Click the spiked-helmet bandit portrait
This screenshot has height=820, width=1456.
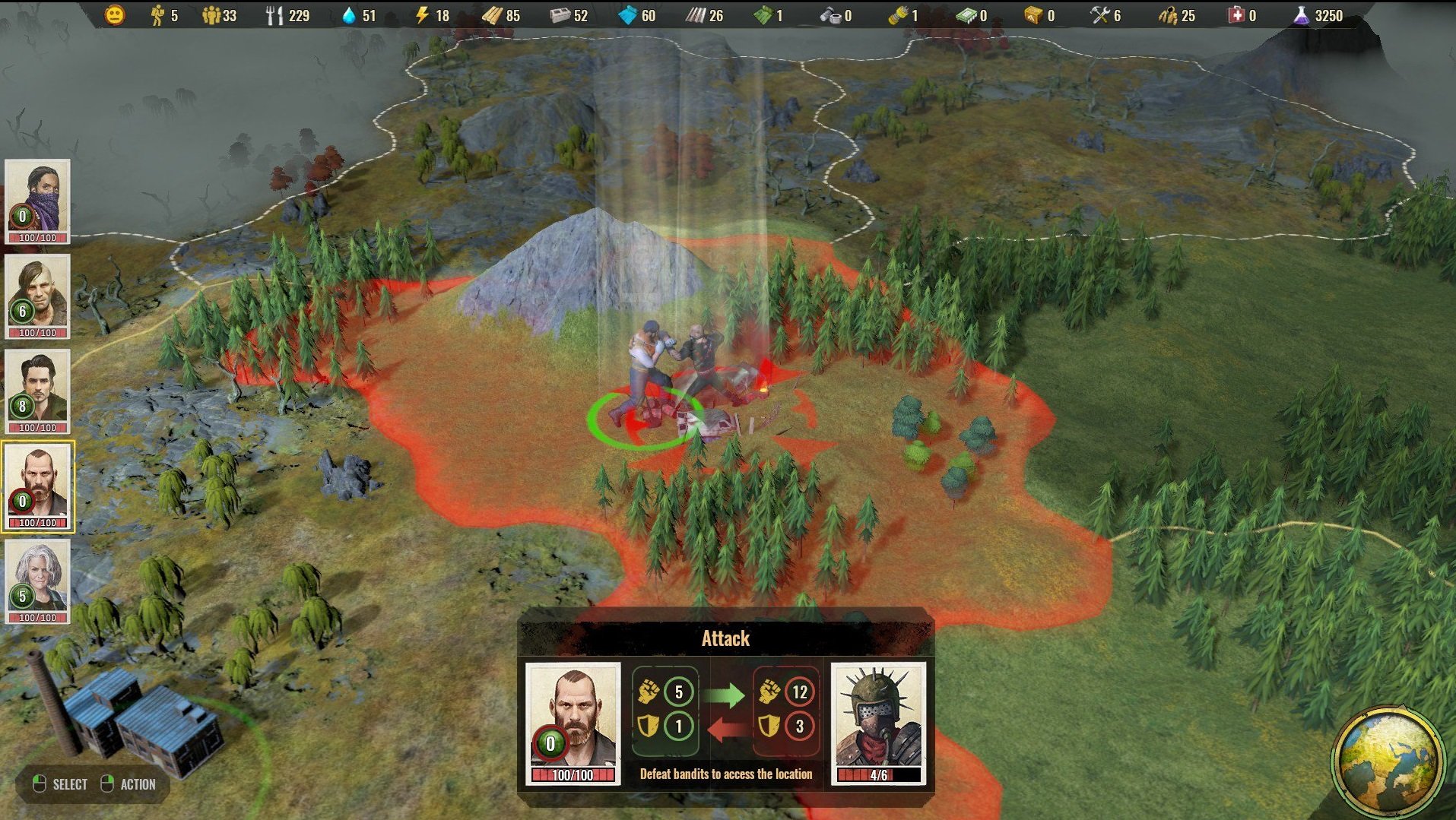[x=878, y=720]
